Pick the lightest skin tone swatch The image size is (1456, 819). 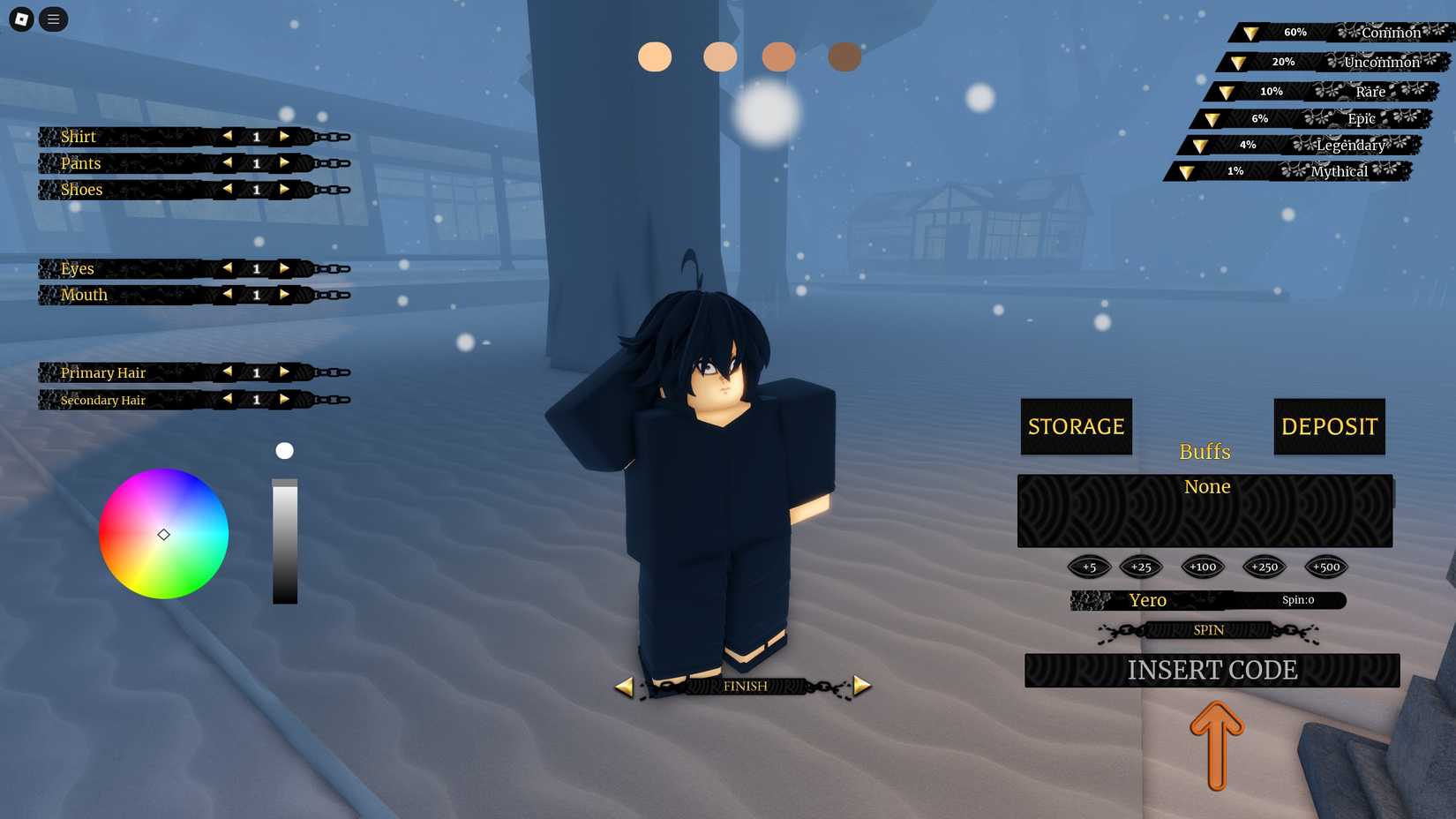655,56
